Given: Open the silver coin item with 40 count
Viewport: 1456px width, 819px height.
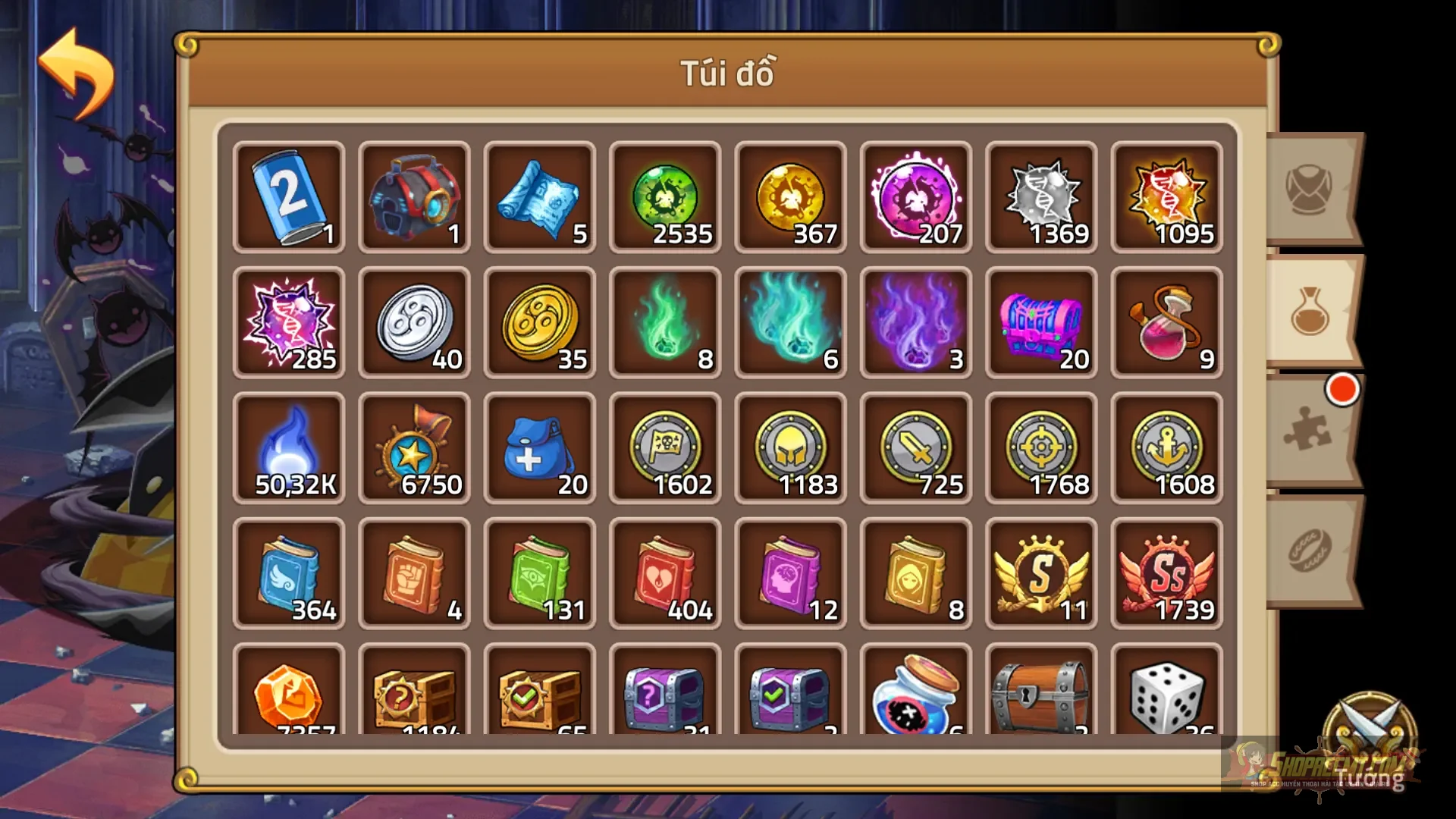Looking at the screenshot, I should [414, 324].
